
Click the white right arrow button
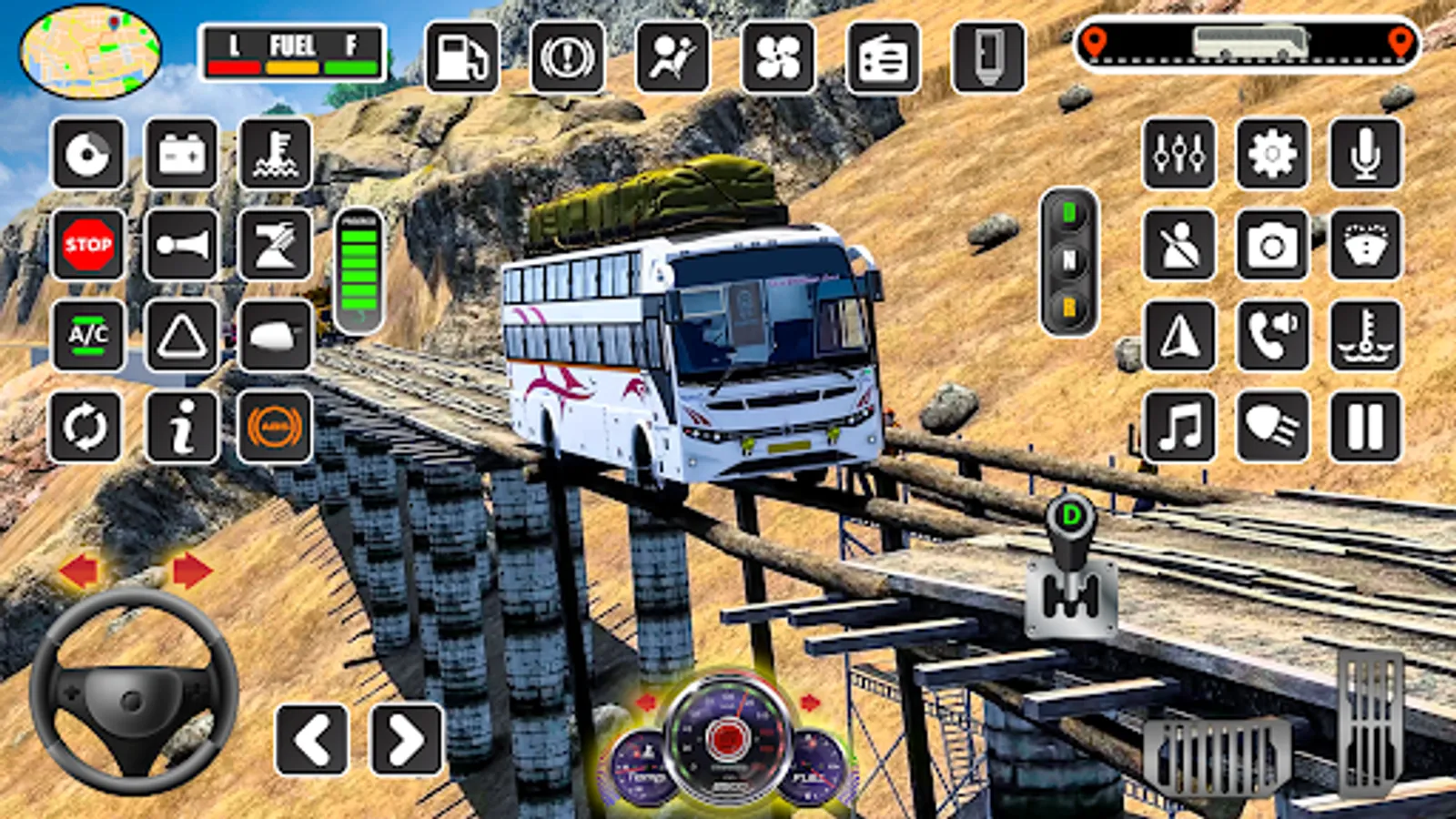[406, 739]
